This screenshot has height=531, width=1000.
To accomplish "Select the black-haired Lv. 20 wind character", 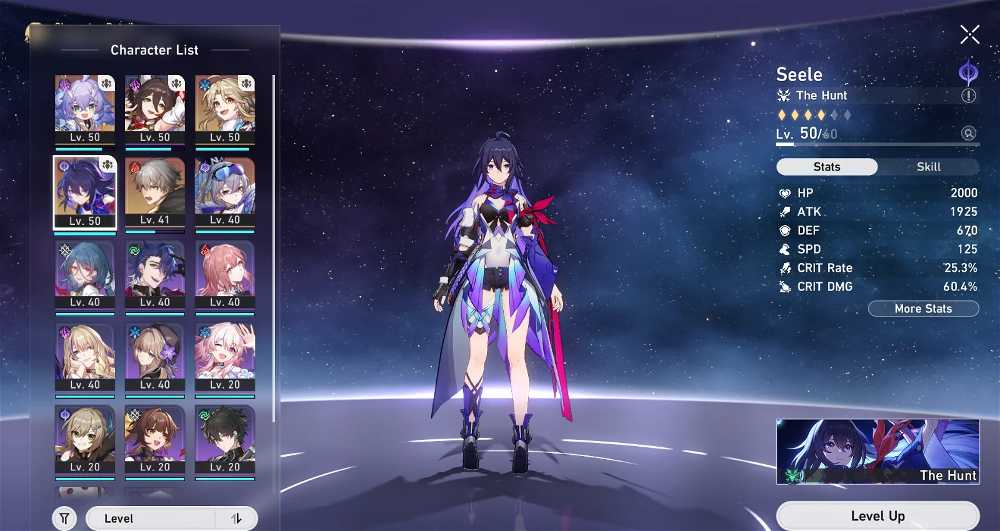I will 225,440.
